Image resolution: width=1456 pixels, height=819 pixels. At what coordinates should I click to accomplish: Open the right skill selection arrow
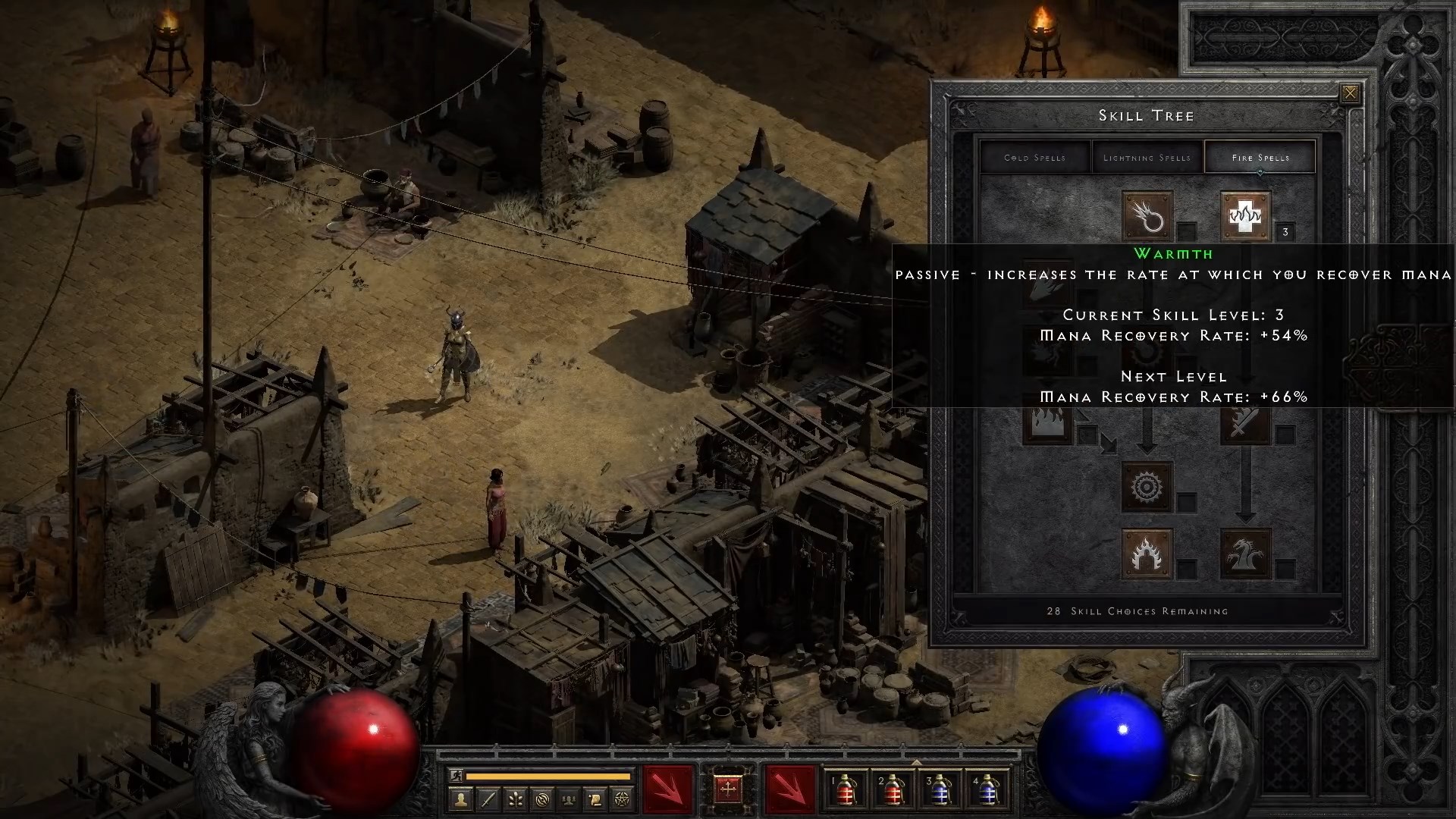tap(789, 791)
